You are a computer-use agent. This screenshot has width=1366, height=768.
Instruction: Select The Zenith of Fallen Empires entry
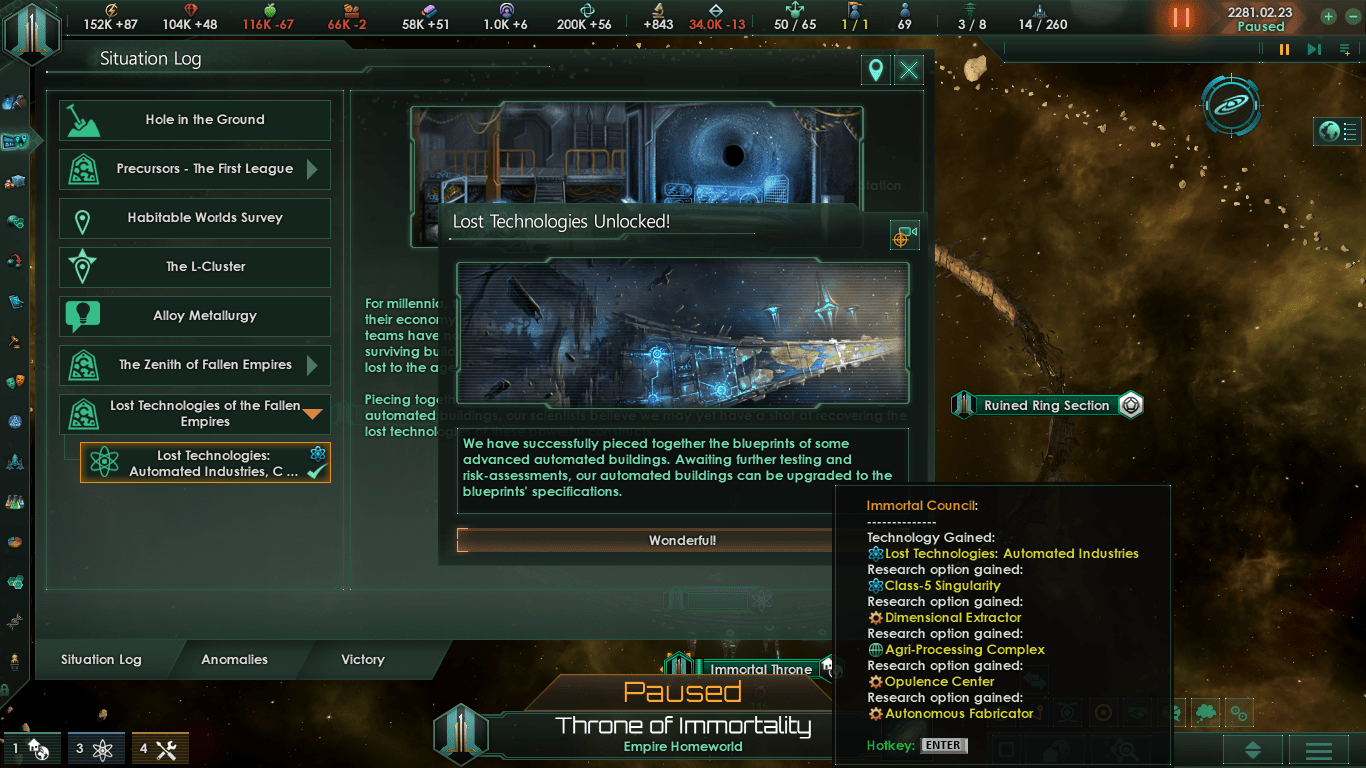195,365
